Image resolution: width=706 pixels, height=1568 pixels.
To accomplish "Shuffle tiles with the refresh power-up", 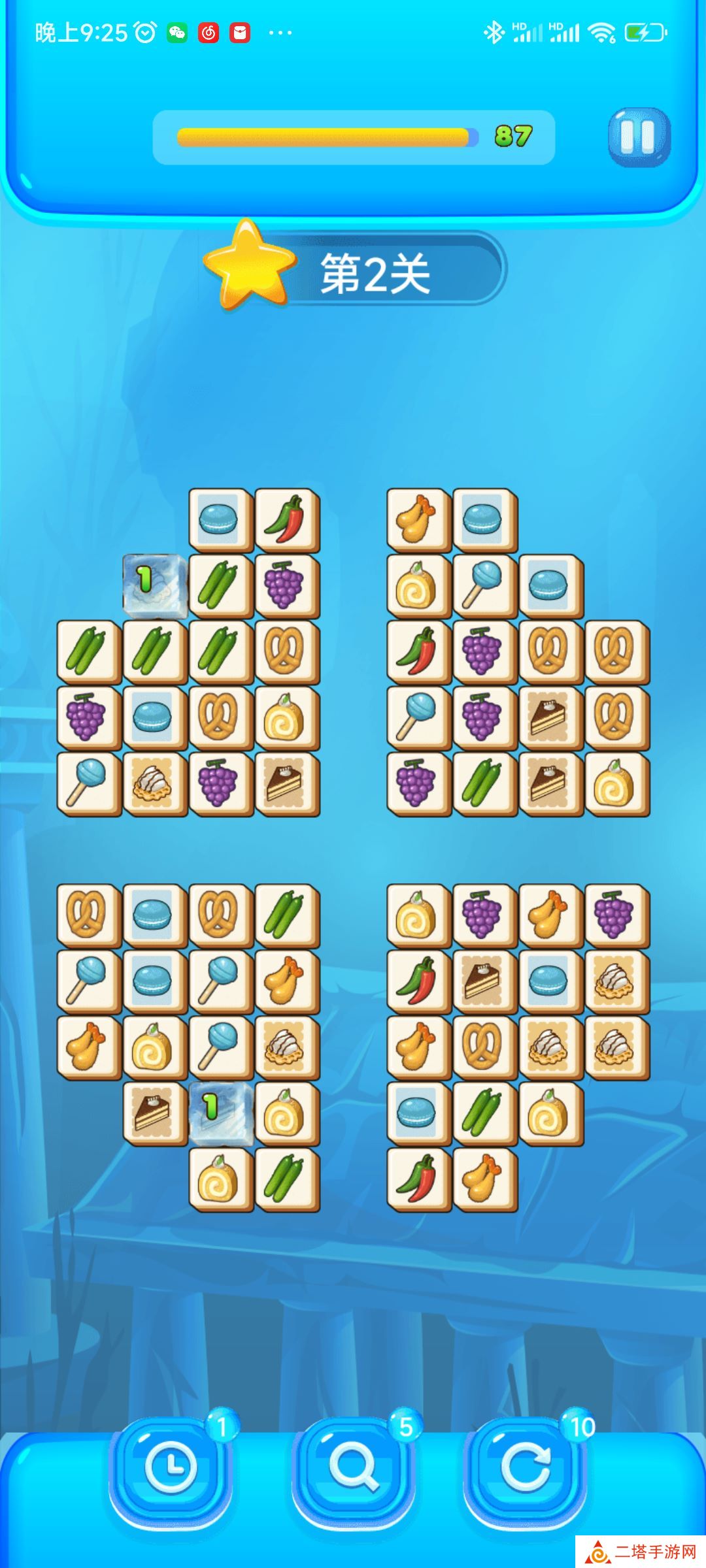I will click(525, 1467).
